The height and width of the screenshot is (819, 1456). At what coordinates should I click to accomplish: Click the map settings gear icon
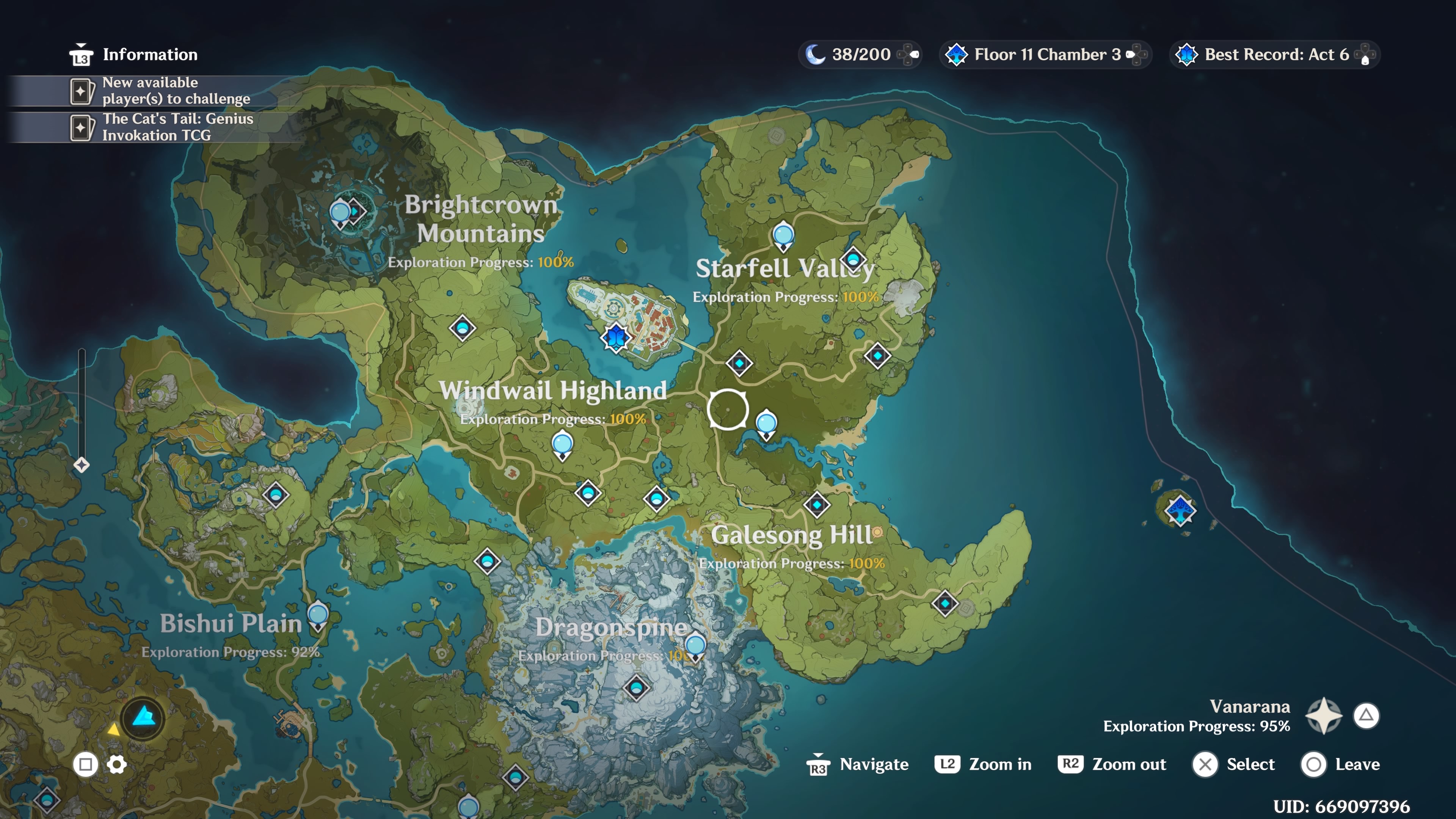tap(117, 765)
